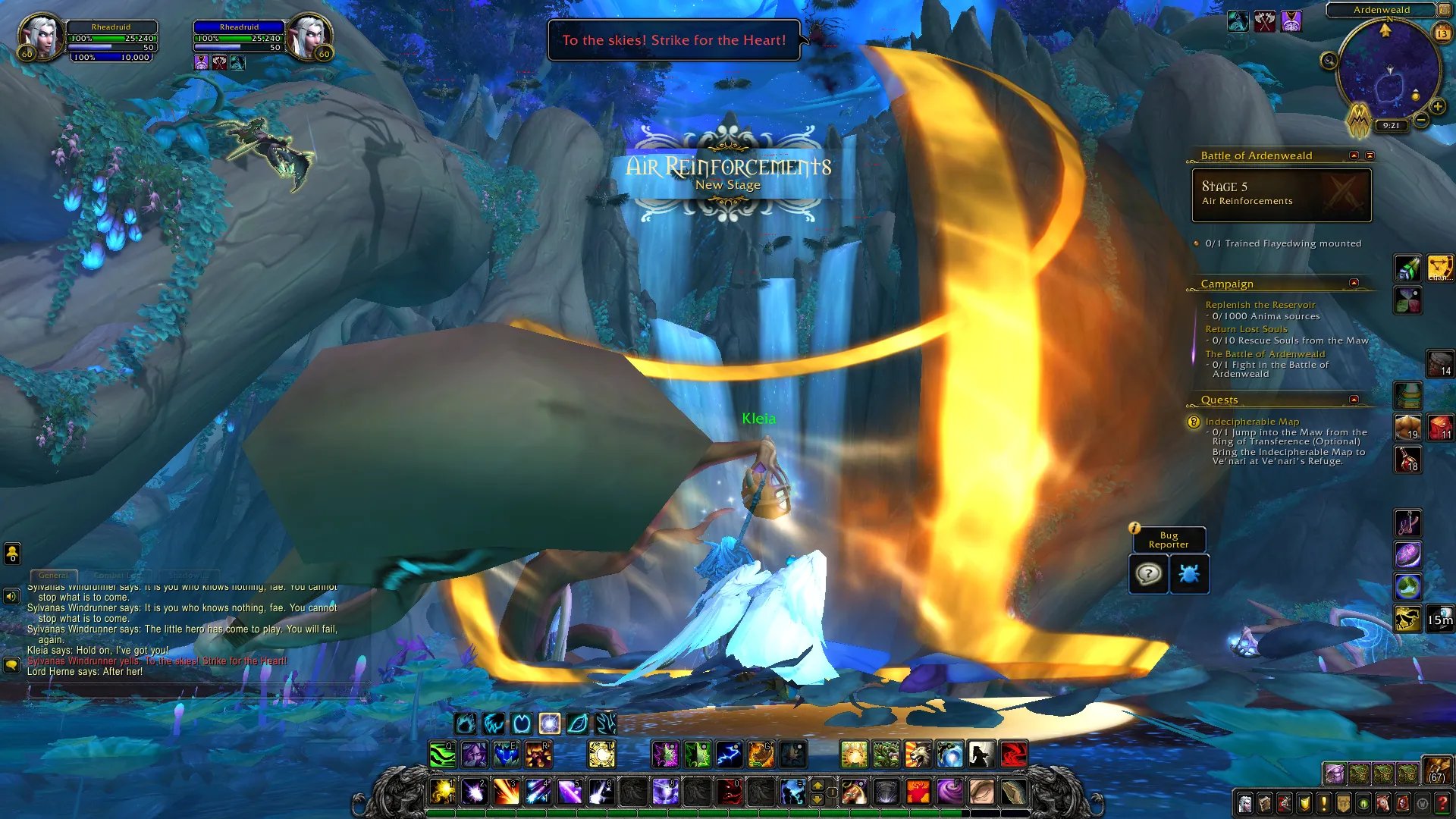Zoom out the minimap with minus button

pyautogui.click(x=1421, y=120)
